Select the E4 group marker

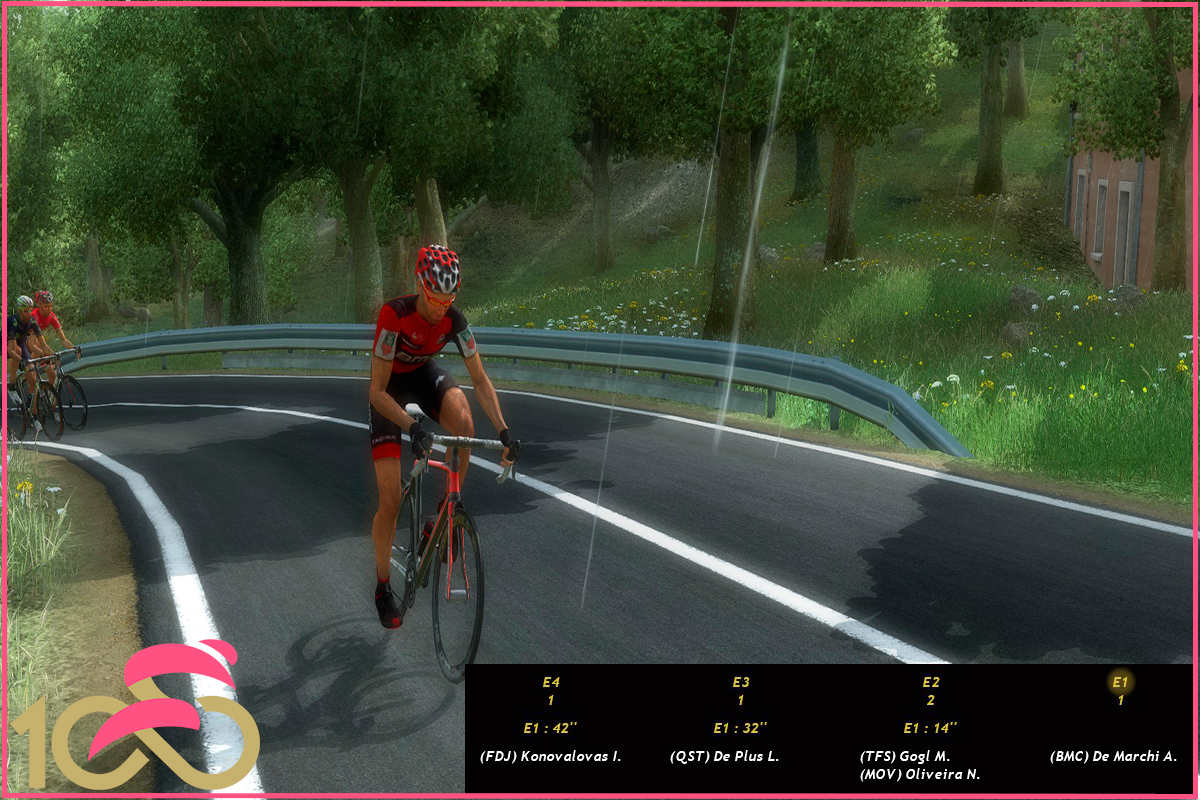(x=551, y=683)
